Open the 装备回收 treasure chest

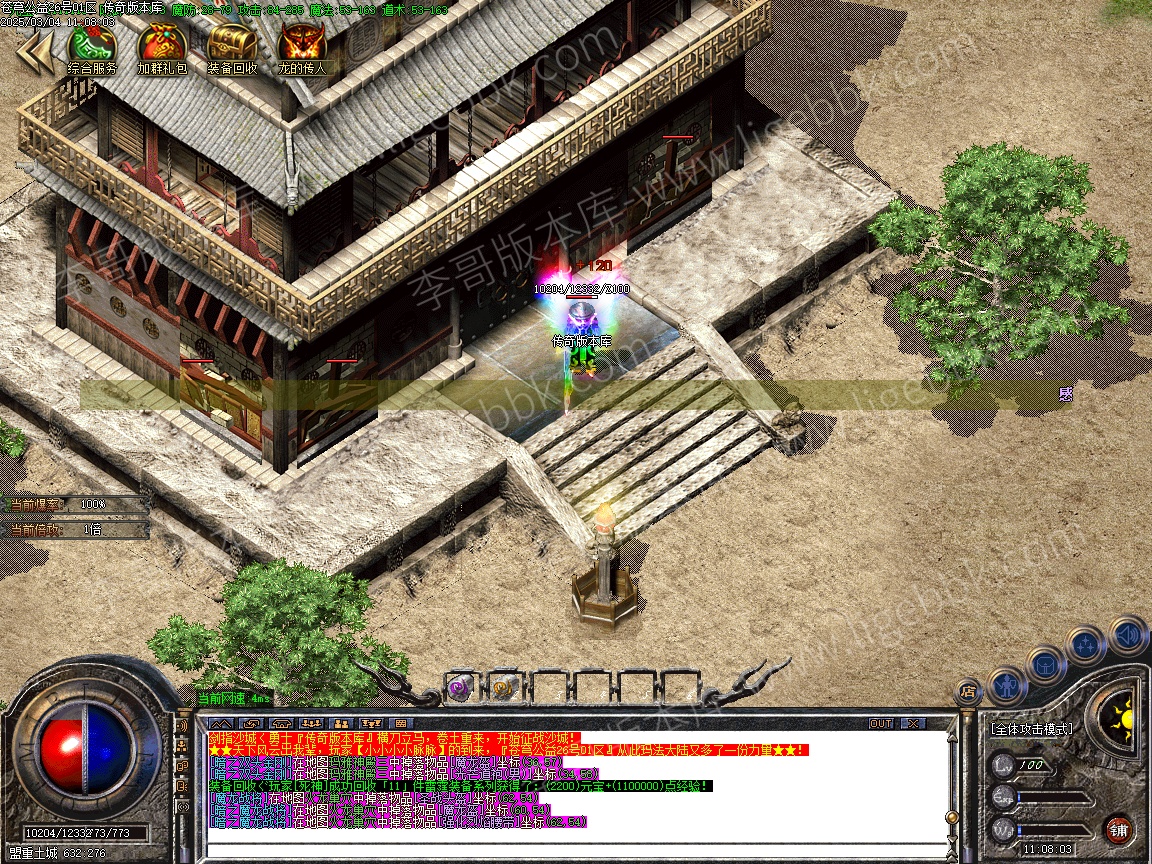coord(232,46)
